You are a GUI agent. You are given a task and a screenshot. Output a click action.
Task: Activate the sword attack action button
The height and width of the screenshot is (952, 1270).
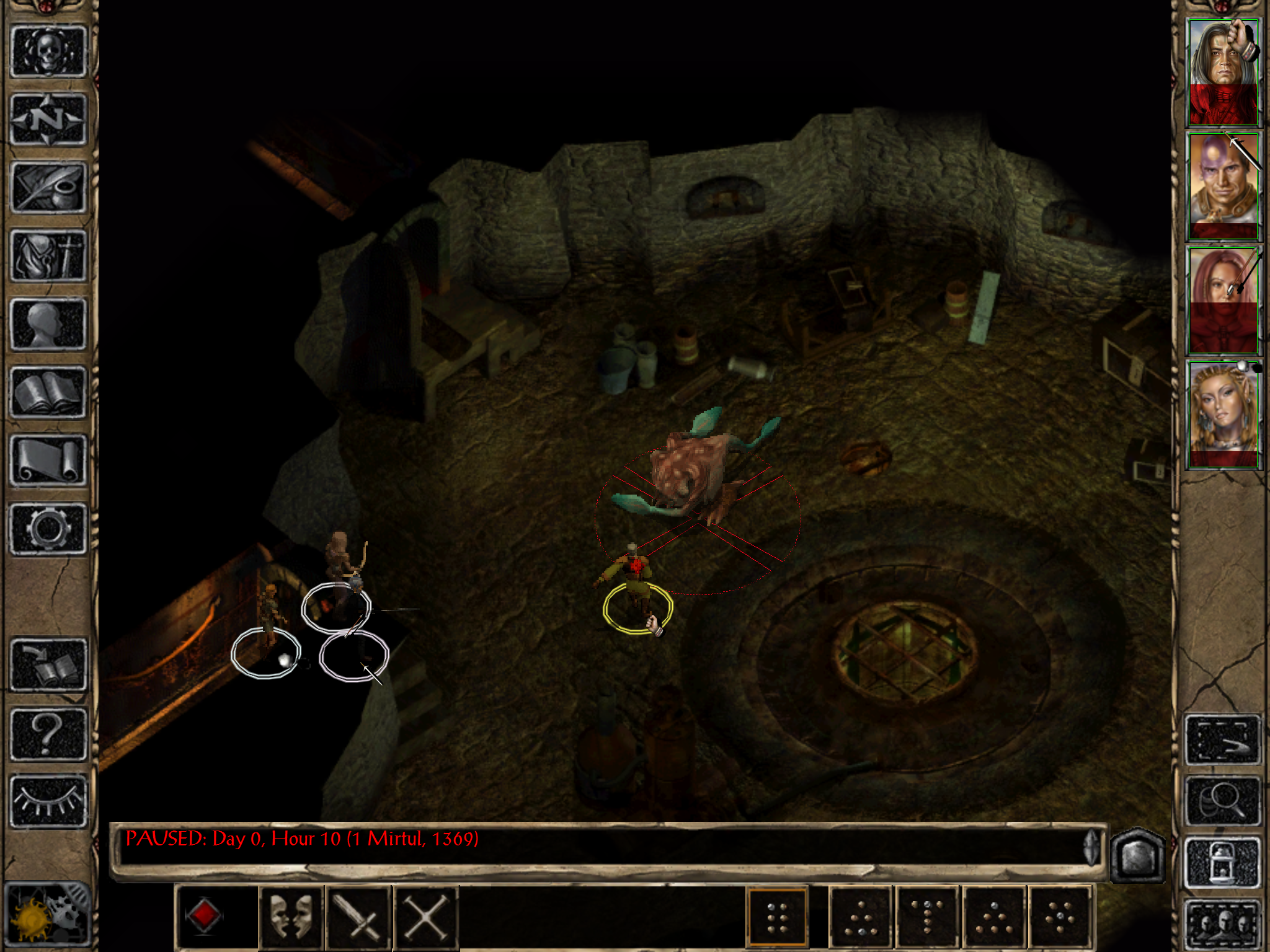pyautogui.click(x=358, y=917)
